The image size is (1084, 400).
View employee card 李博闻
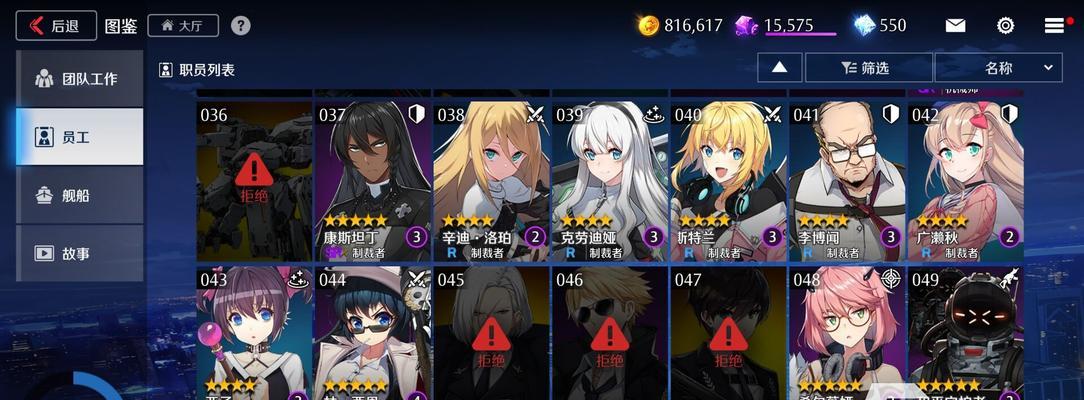[x=846, y=180]
